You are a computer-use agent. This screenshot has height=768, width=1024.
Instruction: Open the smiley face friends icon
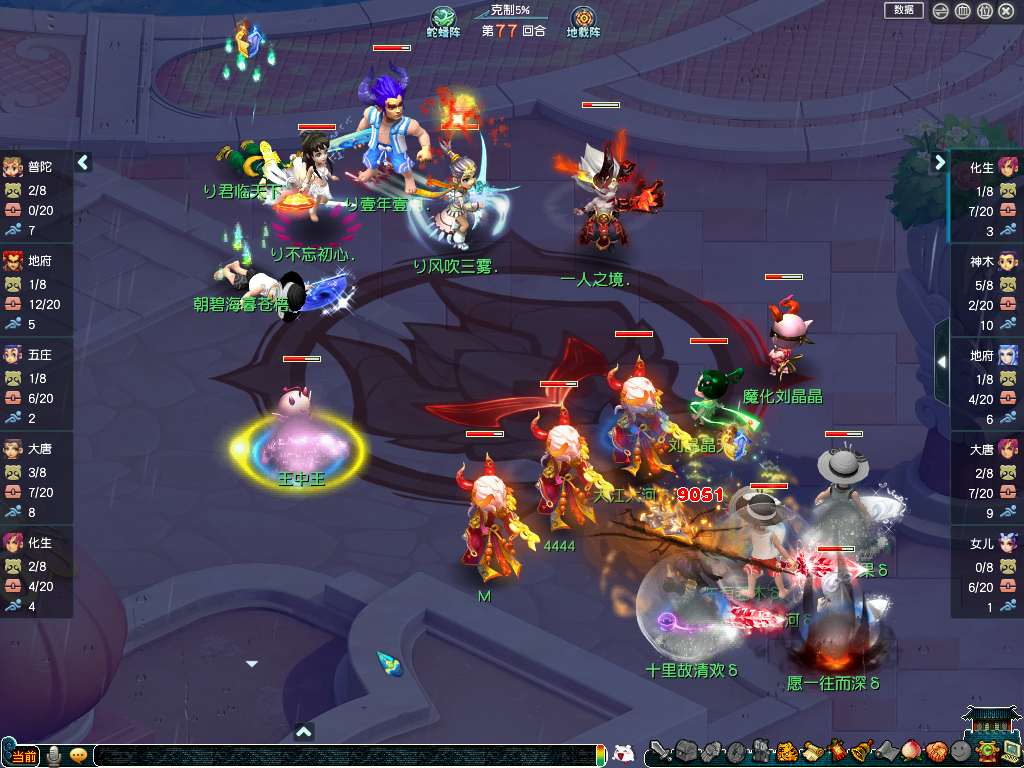coord(960,751)
